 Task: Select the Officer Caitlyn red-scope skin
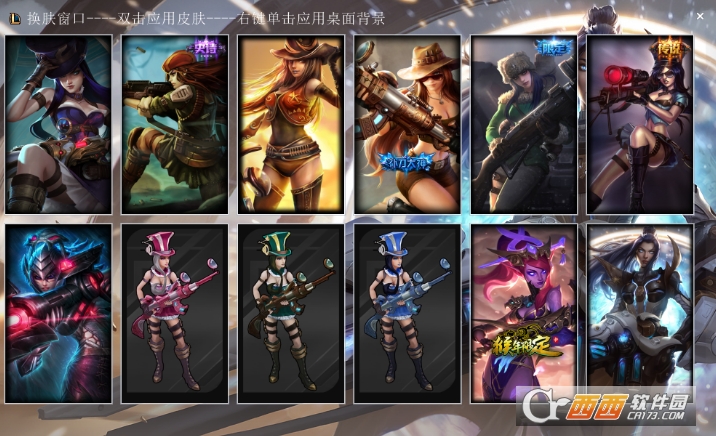click(x=640, y=124)
